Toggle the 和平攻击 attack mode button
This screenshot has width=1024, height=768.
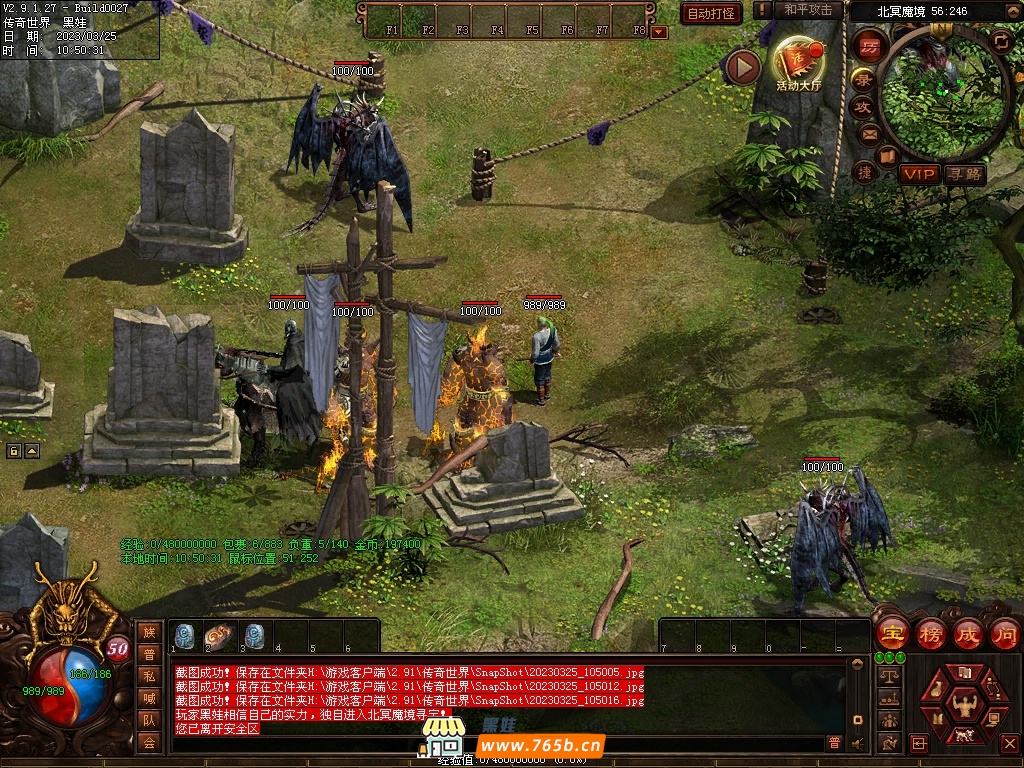point(808,10)
